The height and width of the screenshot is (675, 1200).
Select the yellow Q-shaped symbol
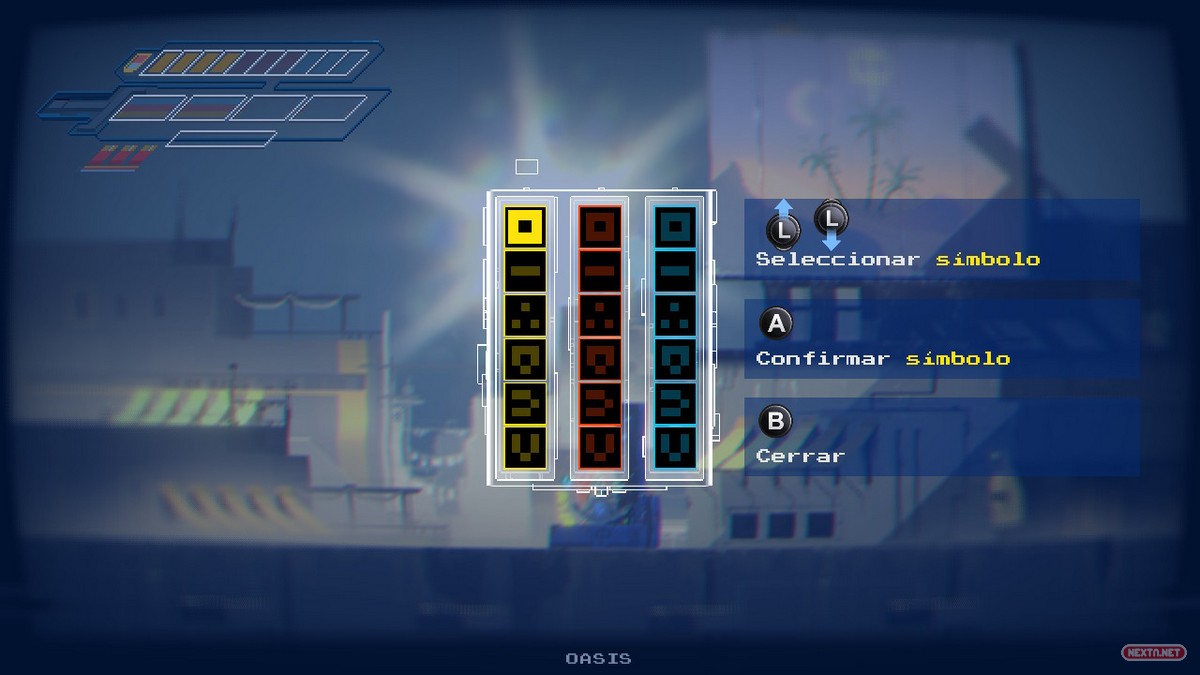(x=524, y=358)
